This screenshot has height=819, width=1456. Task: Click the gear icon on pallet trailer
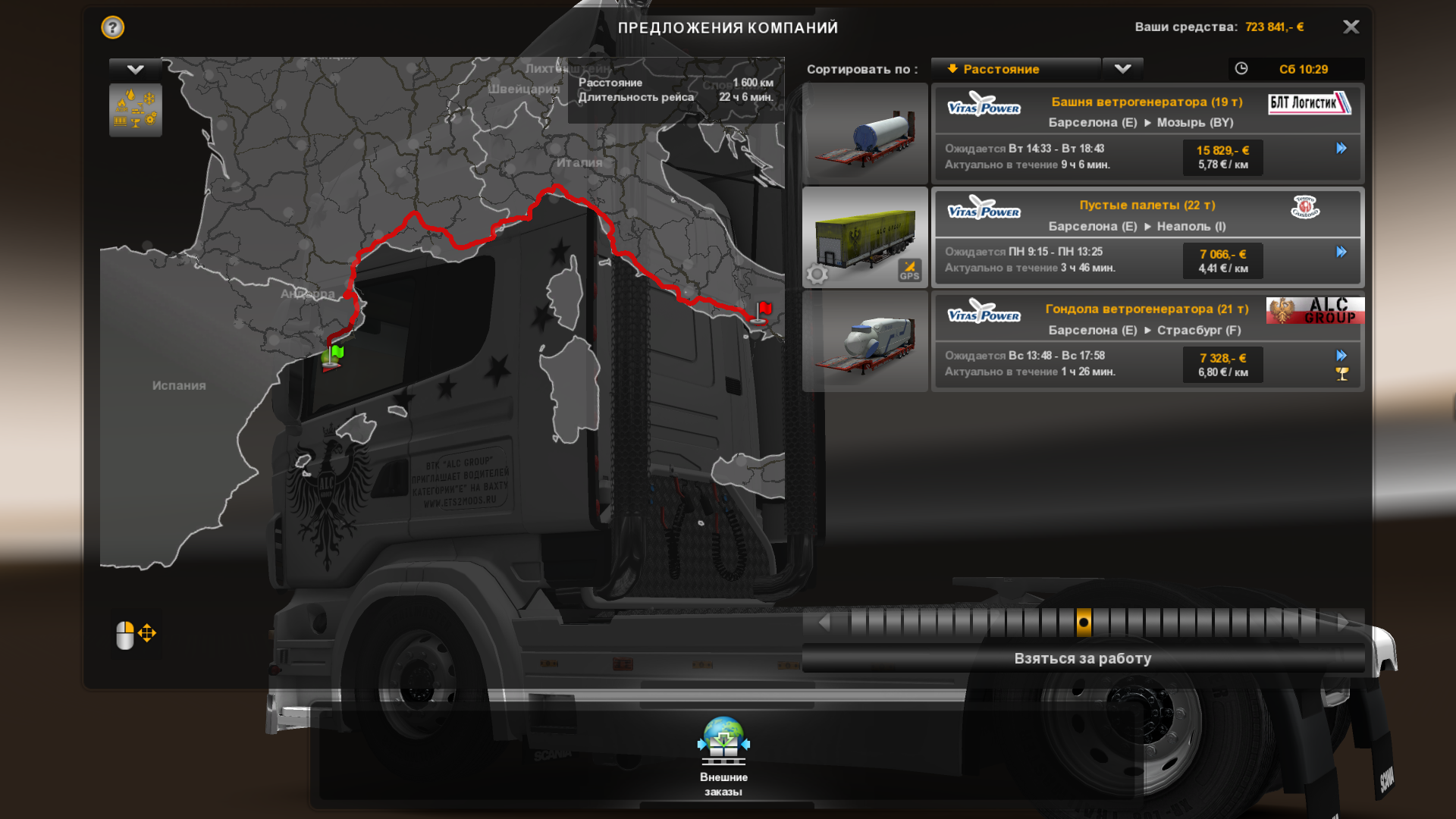pos(817,274)
